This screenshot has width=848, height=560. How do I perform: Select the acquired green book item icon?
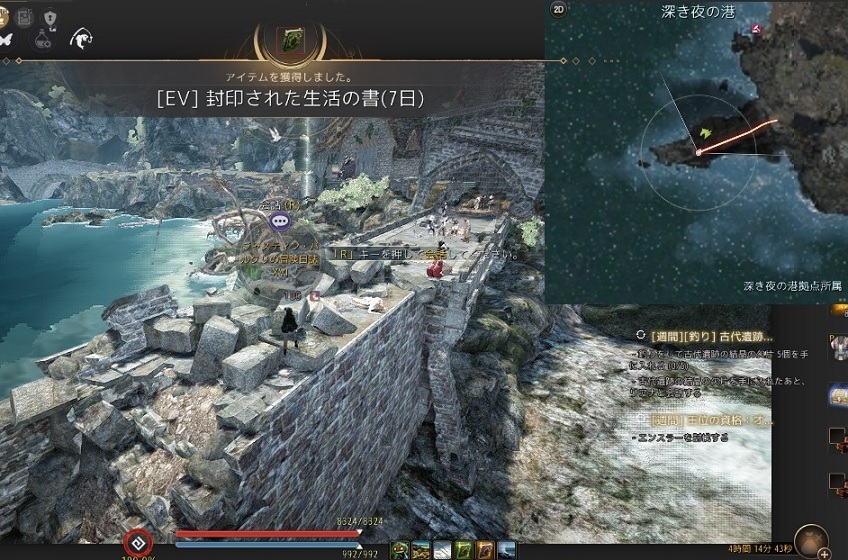[x=293, y=39]
